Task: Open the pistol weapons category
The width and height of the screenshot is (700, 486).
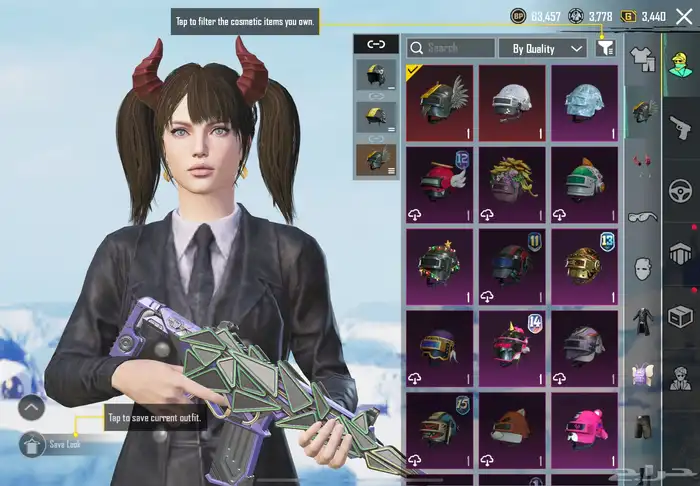Action: tap(679, 126)
